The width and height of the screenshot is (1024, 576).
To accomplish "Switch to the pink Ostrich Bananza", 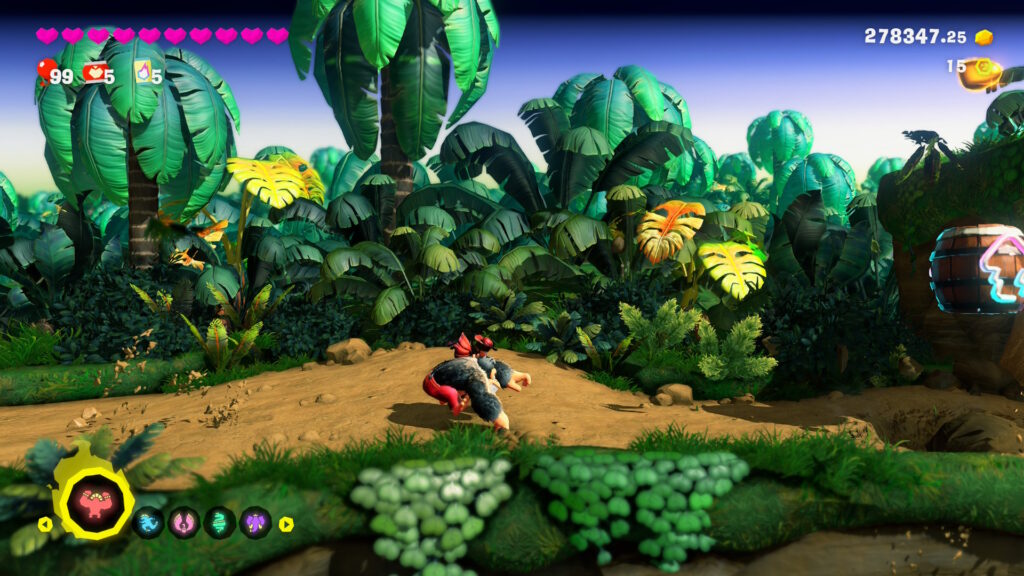I will 184,522.
